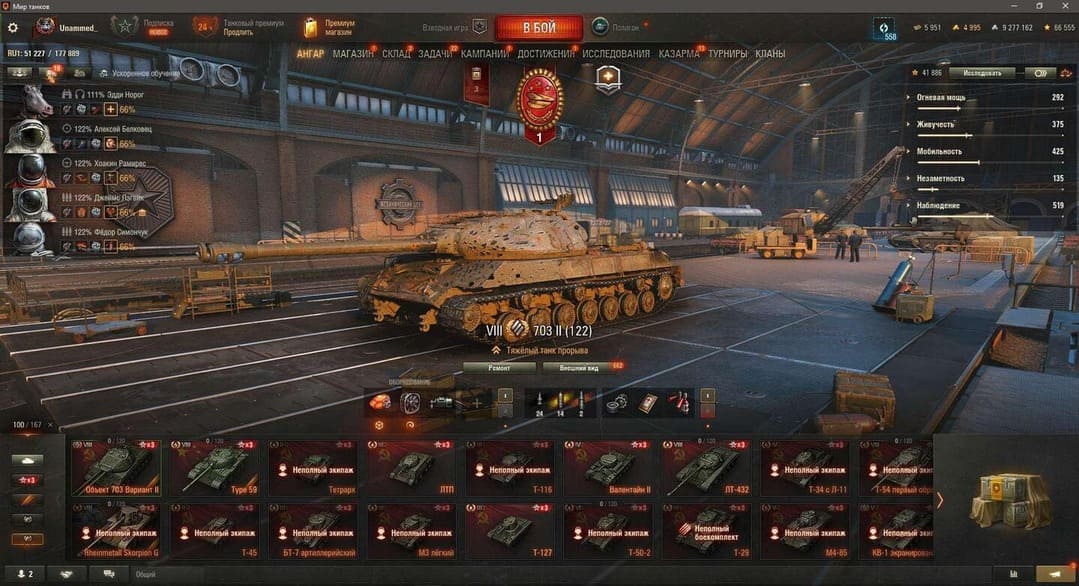Screen dimensions: 1079x586
Task: Open the СКЛАД tab
Action: (396, 54)
